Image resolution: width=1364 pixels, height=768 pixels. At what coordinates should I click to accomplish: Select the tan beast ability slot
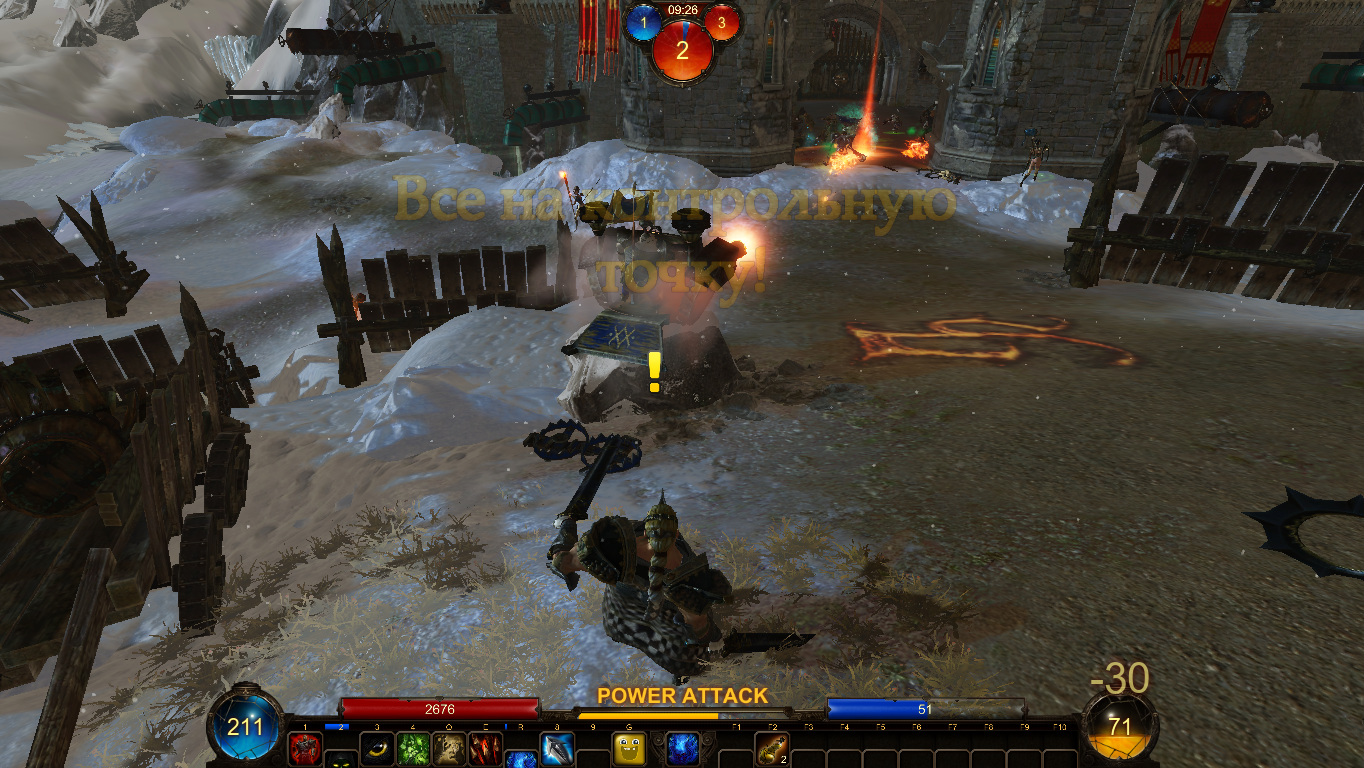(449, 748)
